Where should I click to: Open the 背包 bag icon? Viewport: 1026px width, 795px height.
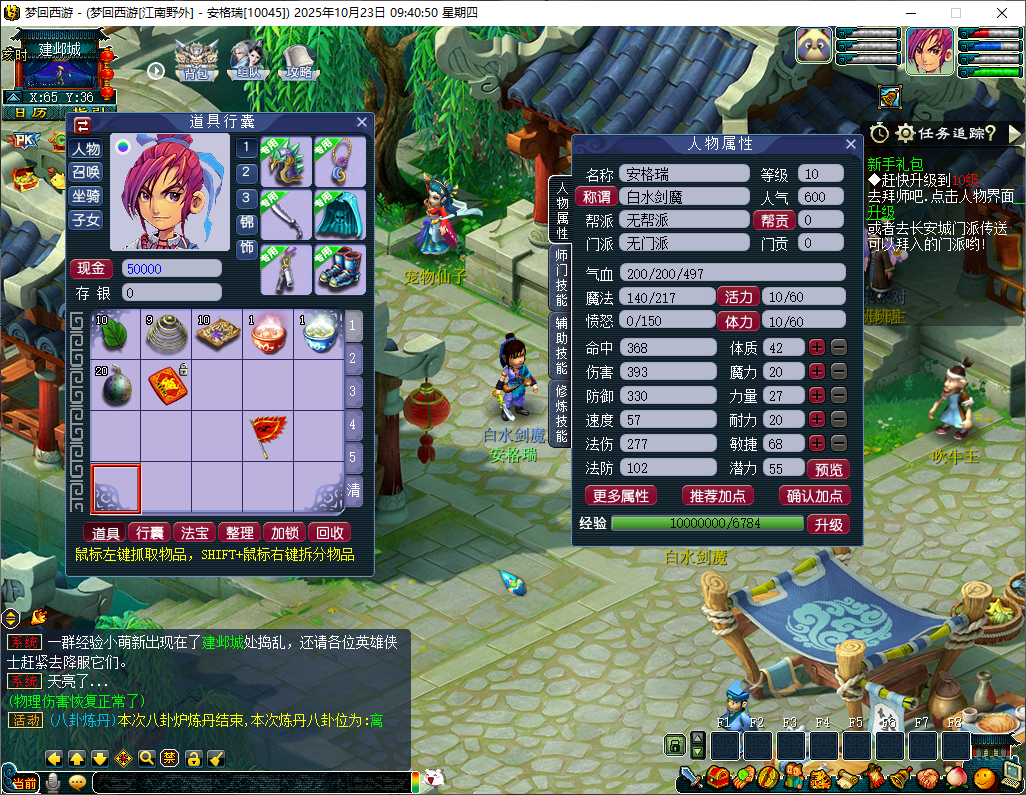[x=195, y=60]
